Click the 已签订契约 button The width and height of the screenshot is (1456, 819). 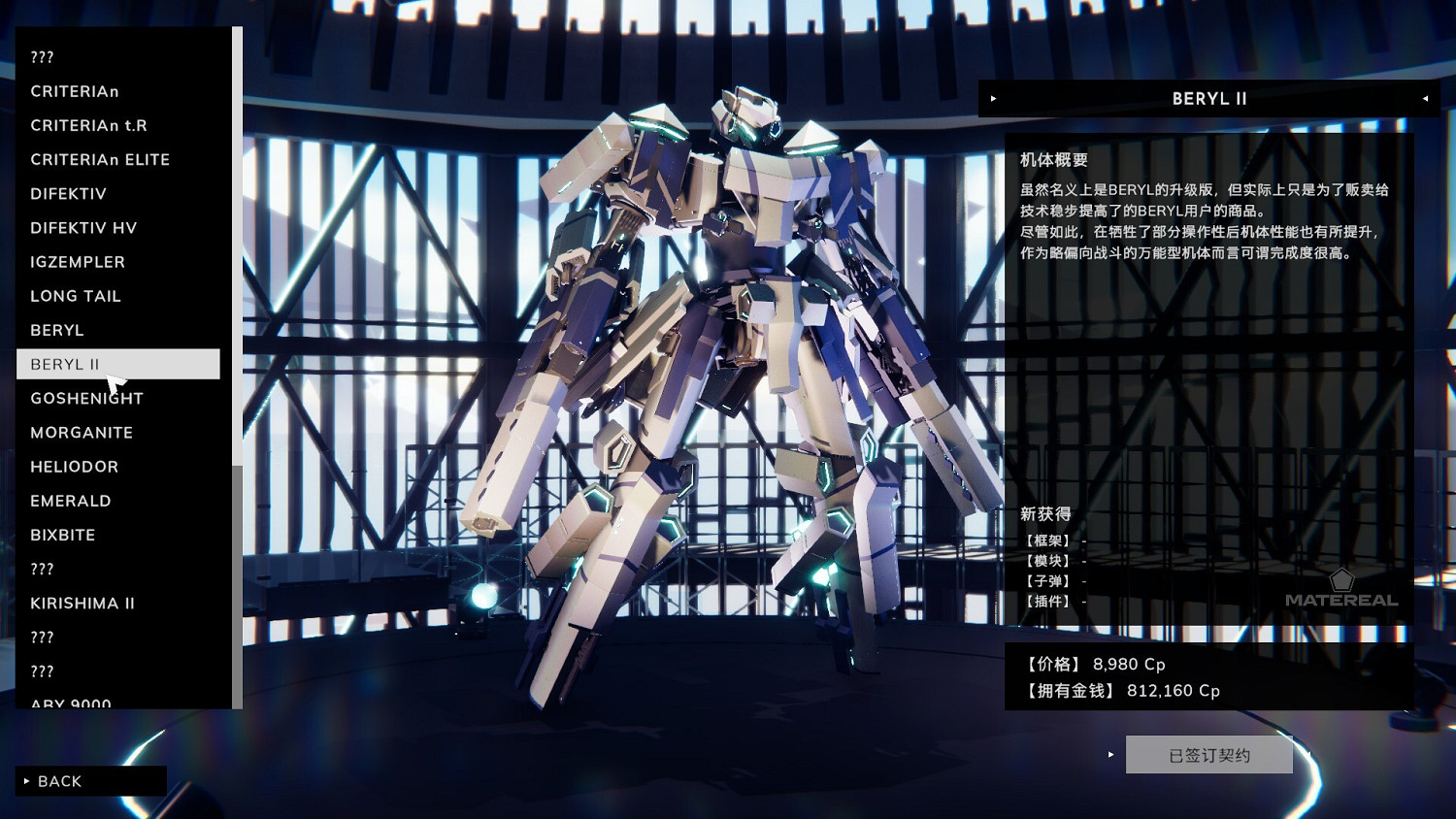pyautogui.click(x=1208, y=754)
